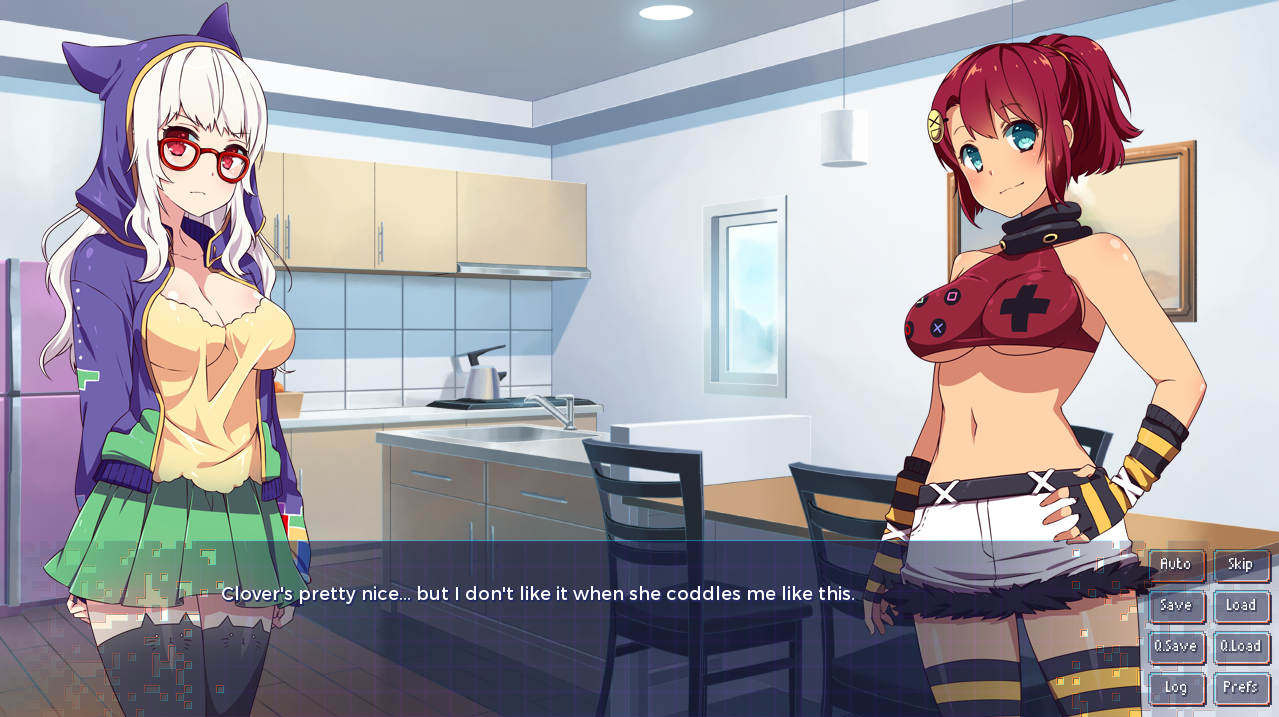This screenshot has width=1279, height=717.
Task: Open the Save menu
Action: tap(1176, 606)
